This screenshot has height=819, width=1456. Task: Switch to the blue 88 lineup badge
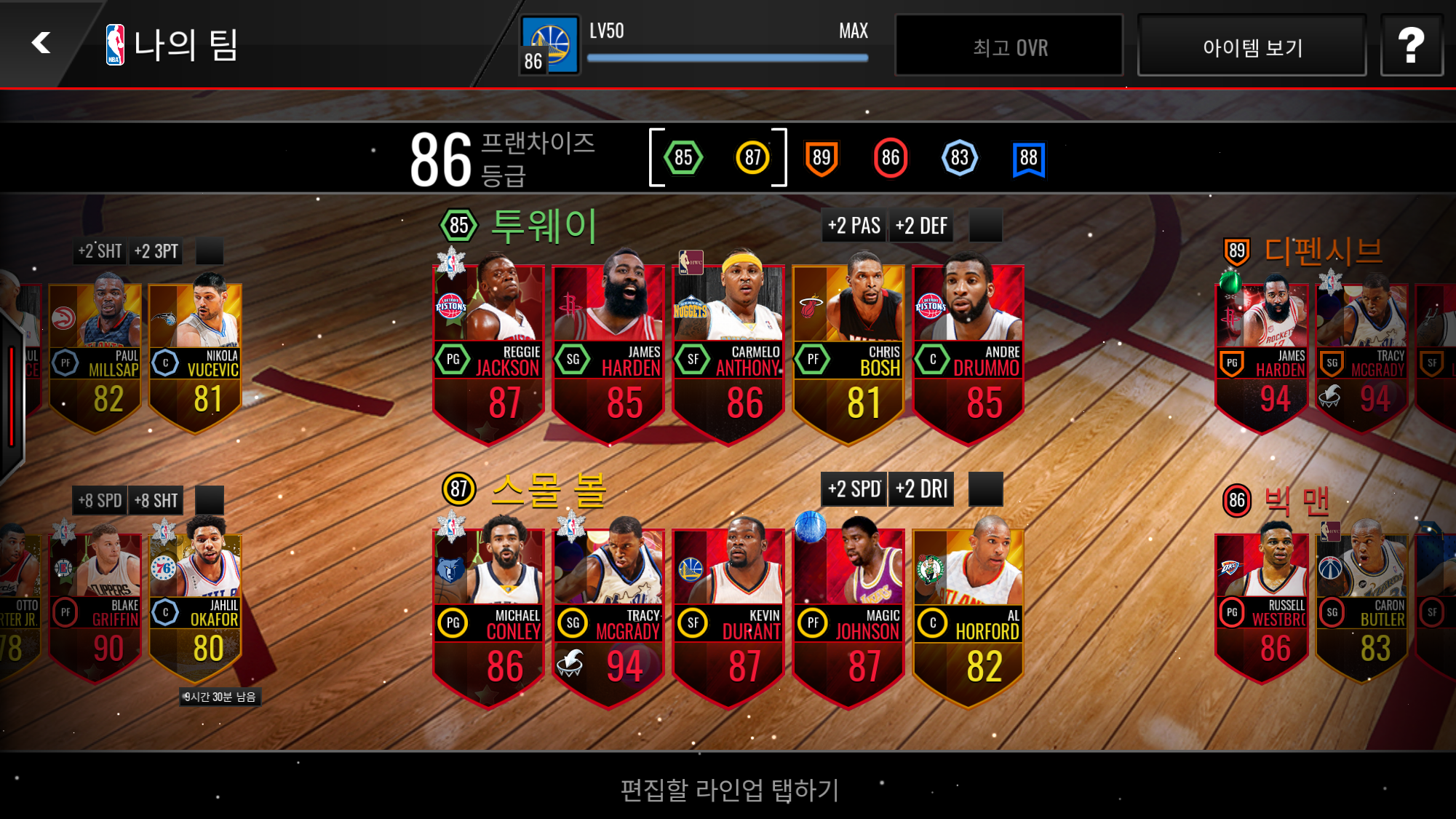tap(1028, 157)
